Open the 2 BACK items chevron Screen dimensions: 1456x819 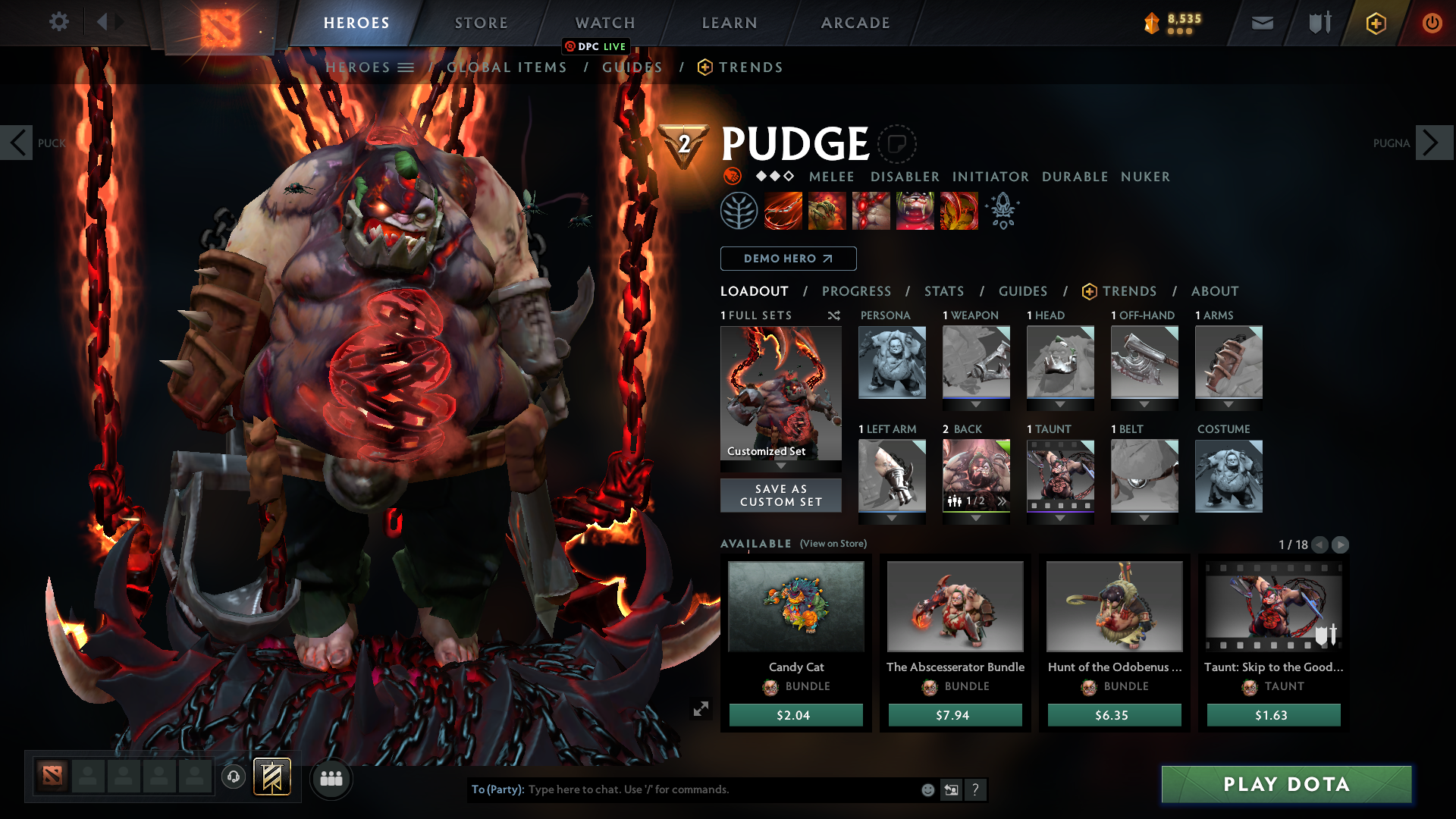coord(1002,500)
